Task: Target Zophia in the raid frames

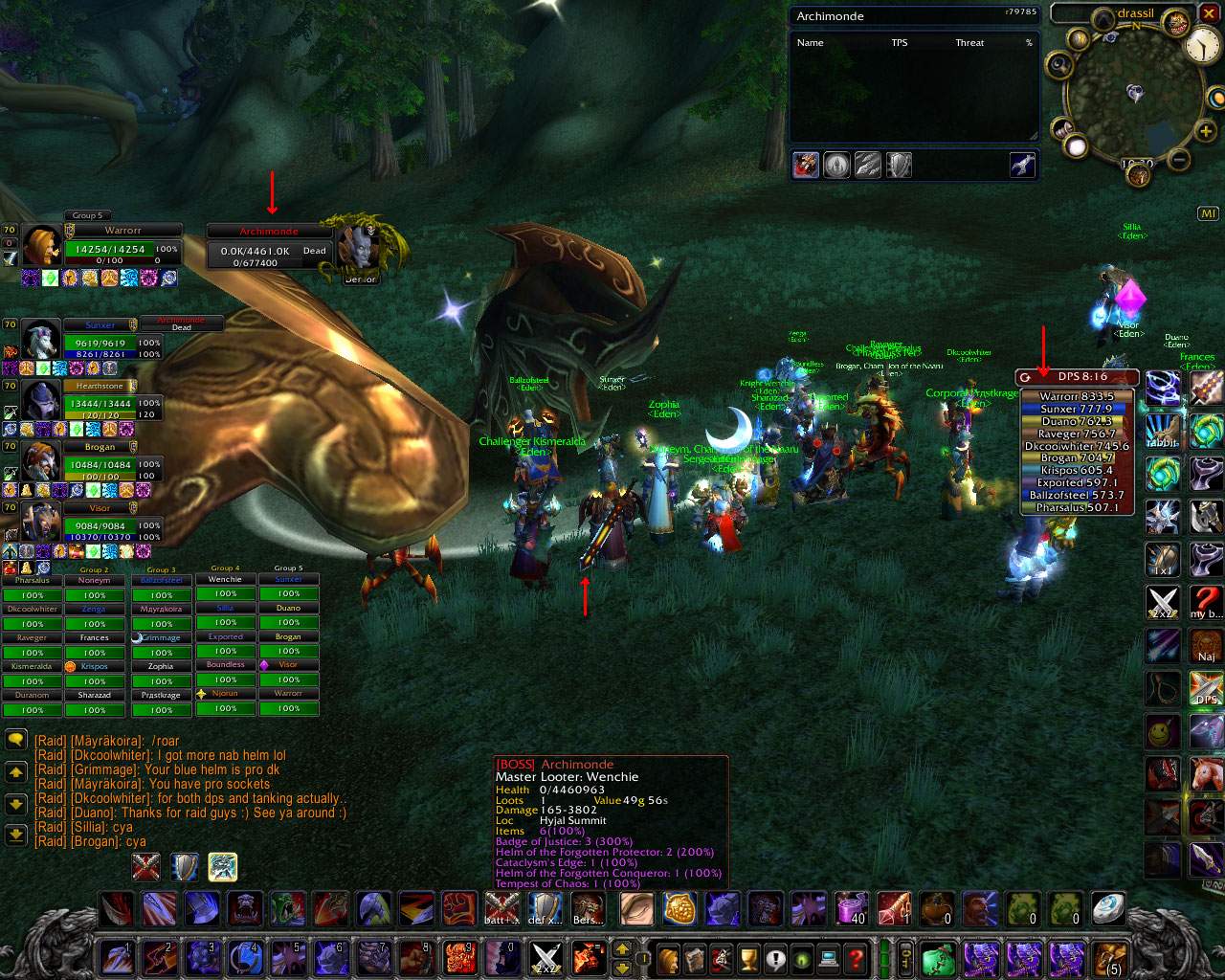Action: (161, 666)
